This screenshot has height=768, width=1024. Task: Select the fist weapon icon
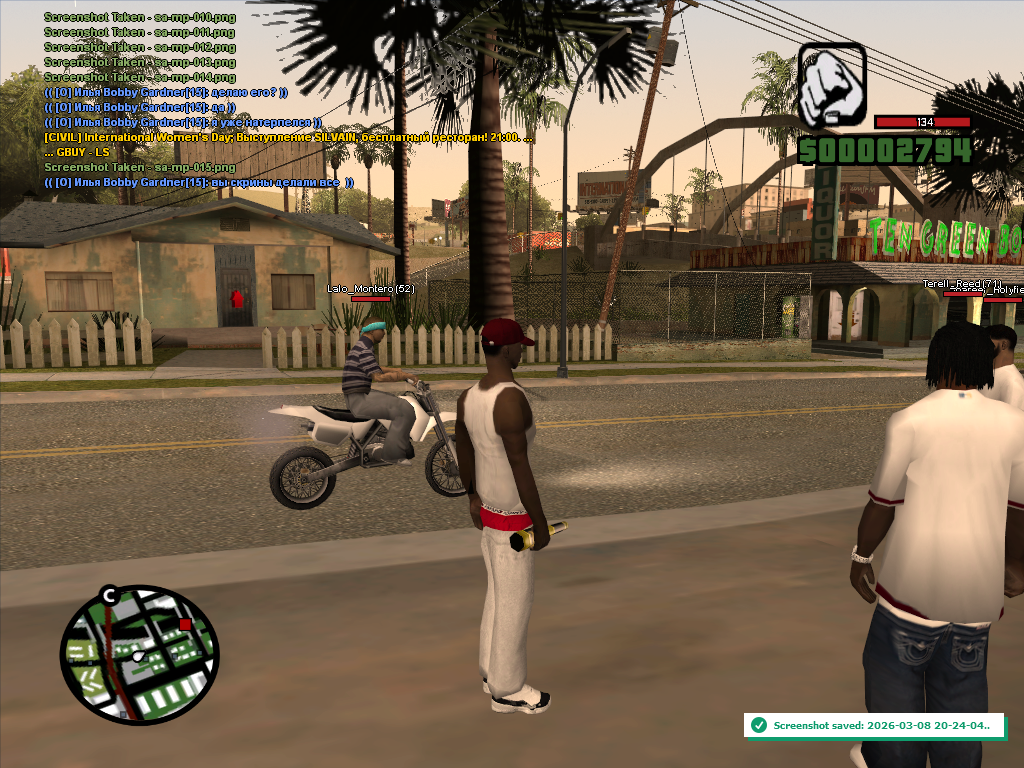(x=831, y=85)
